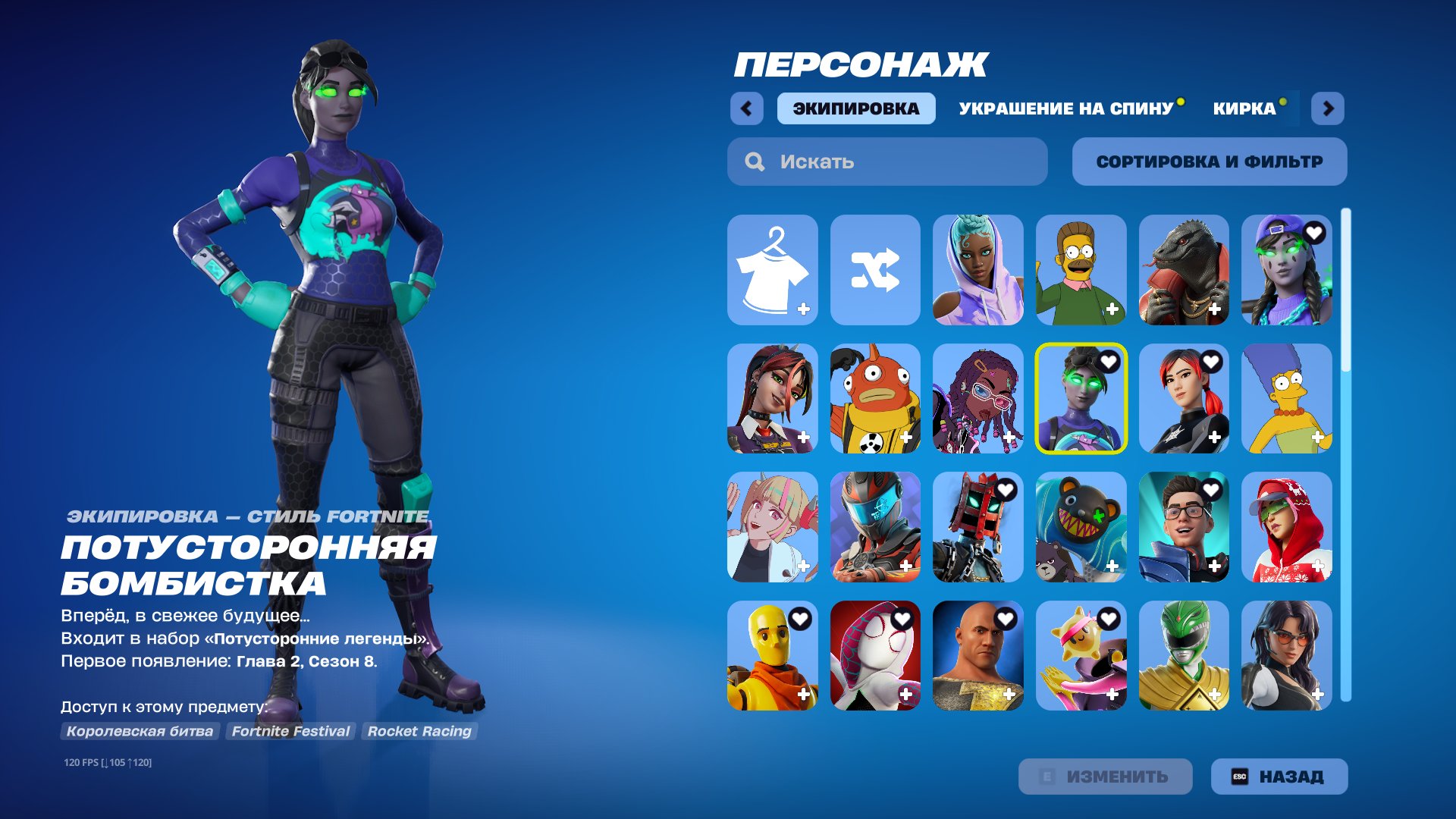The width and height of the screenshot is (1456, 819).
Task: Select the Fishstick outfit icon
Action: click(x=876, y=400)
